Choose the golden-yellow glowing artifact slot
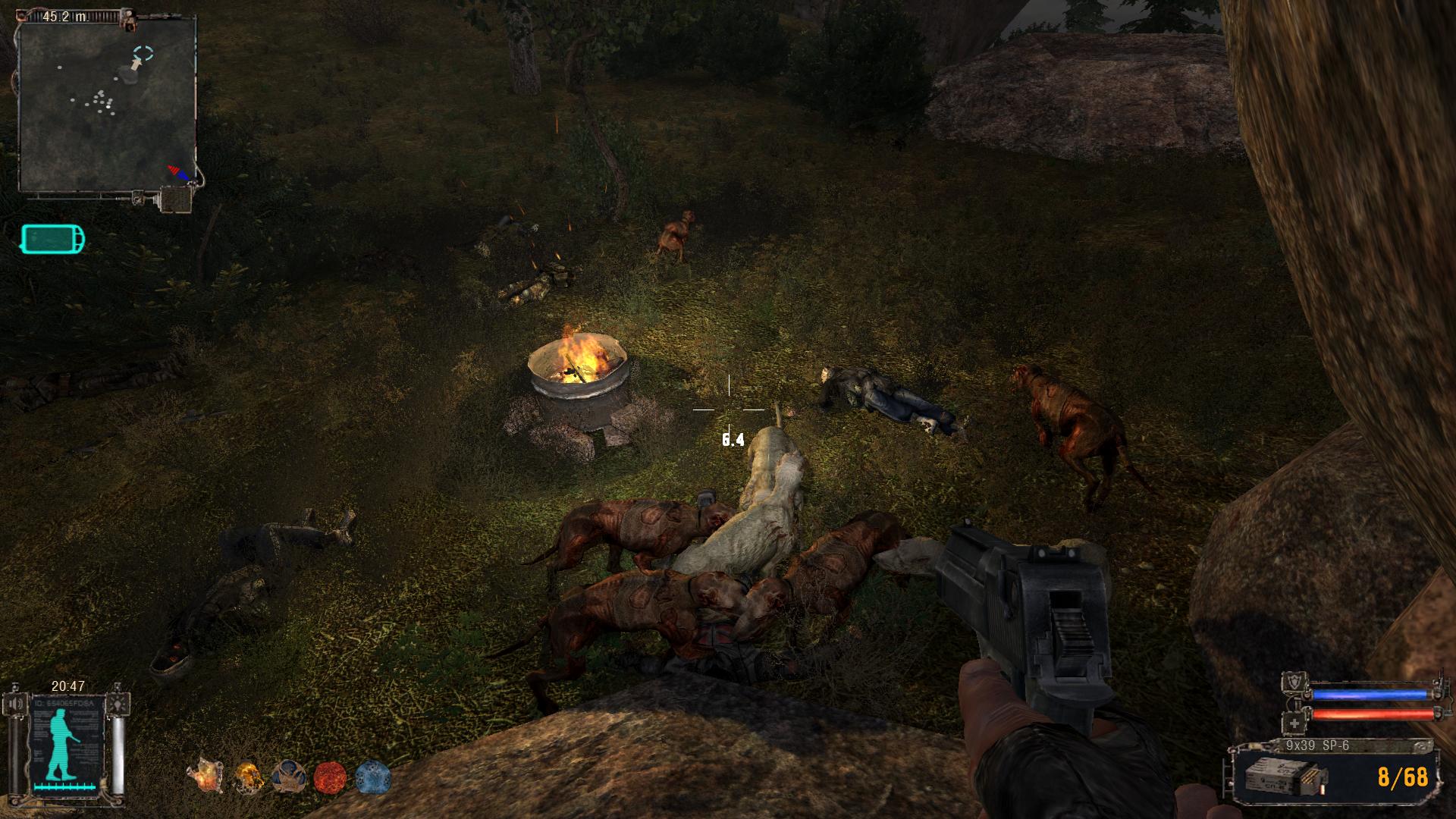This screenshot has height=819, width=1456. pos(247,777)
